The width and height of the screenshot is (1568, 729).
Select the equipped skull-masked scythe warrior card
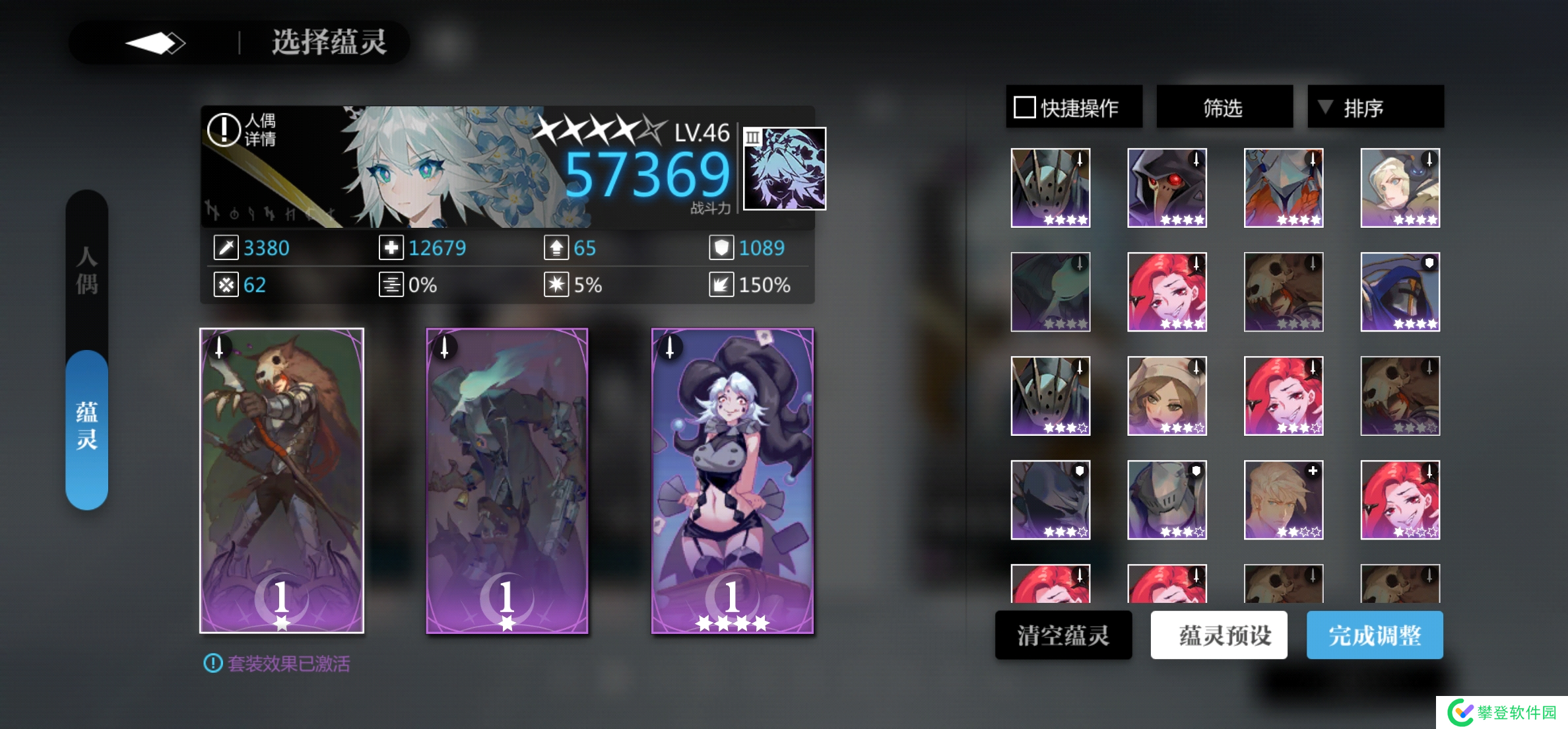tap(282, 480)
